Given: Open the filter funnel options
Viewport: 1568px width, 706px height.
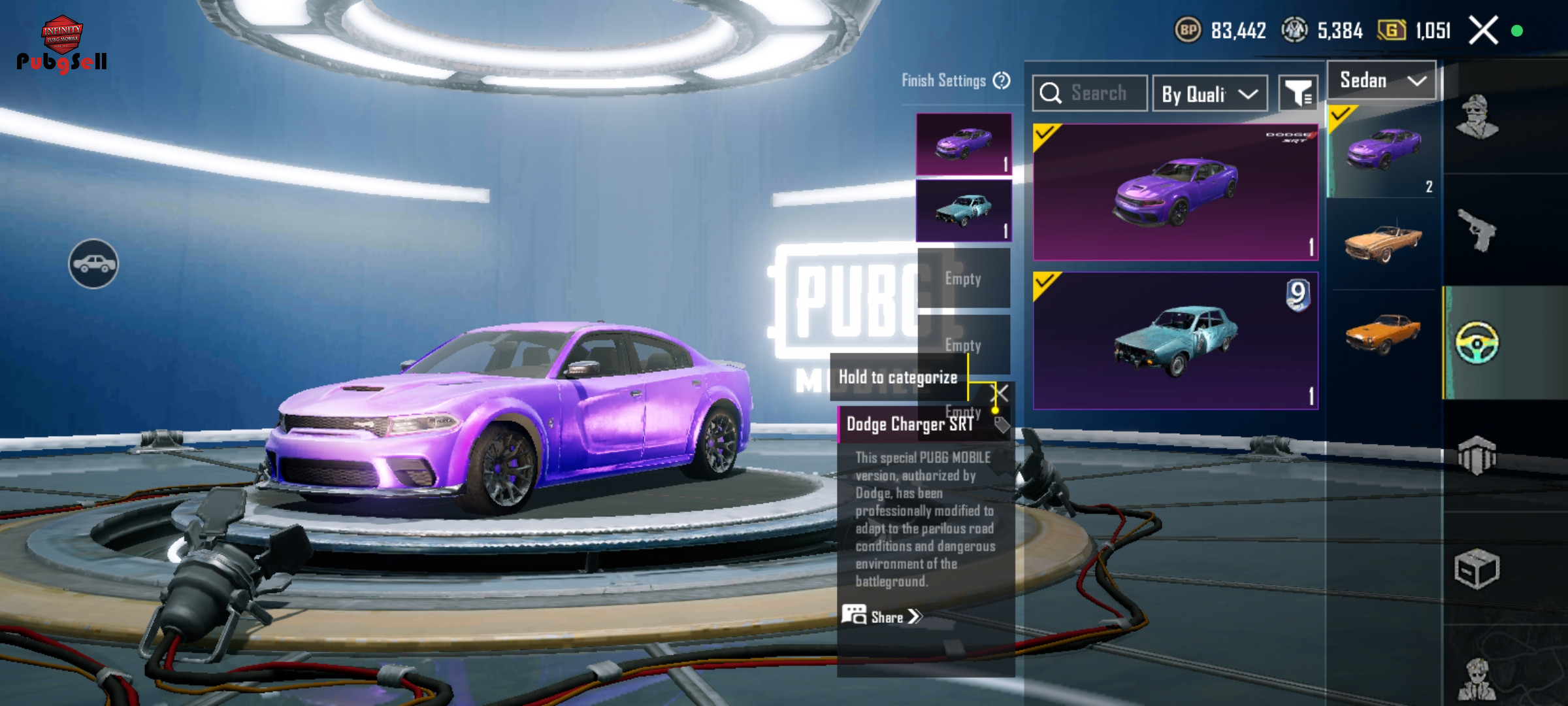Looking at the screenshot, I should pos(1298,94).
